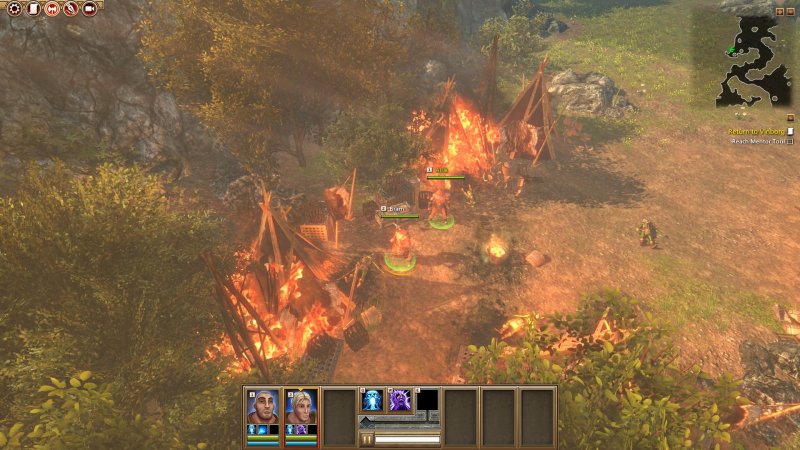This screenshot has width=800, height=450.
Task: Select the bald hero portrait
Action: pos(263,406)
